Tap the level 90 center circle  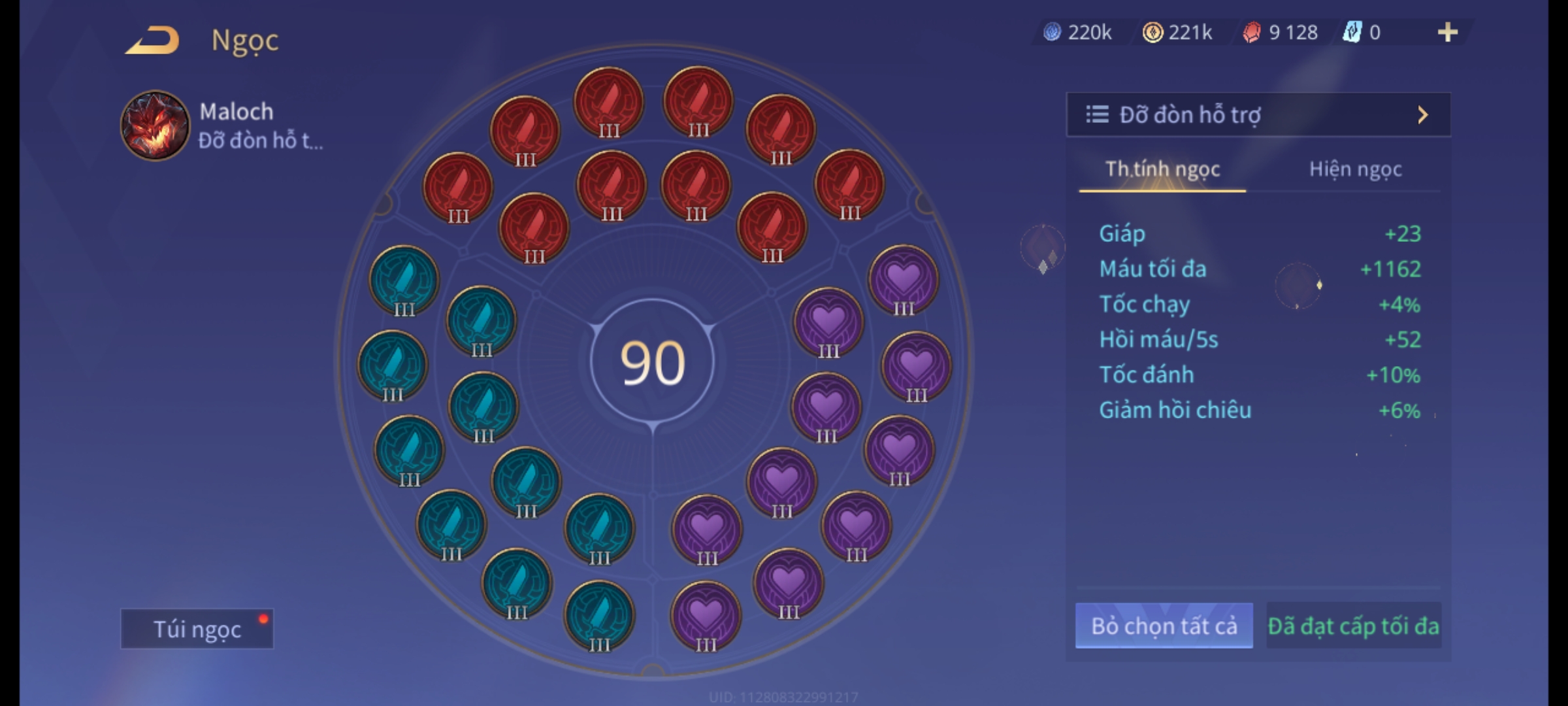pos(652,363)
